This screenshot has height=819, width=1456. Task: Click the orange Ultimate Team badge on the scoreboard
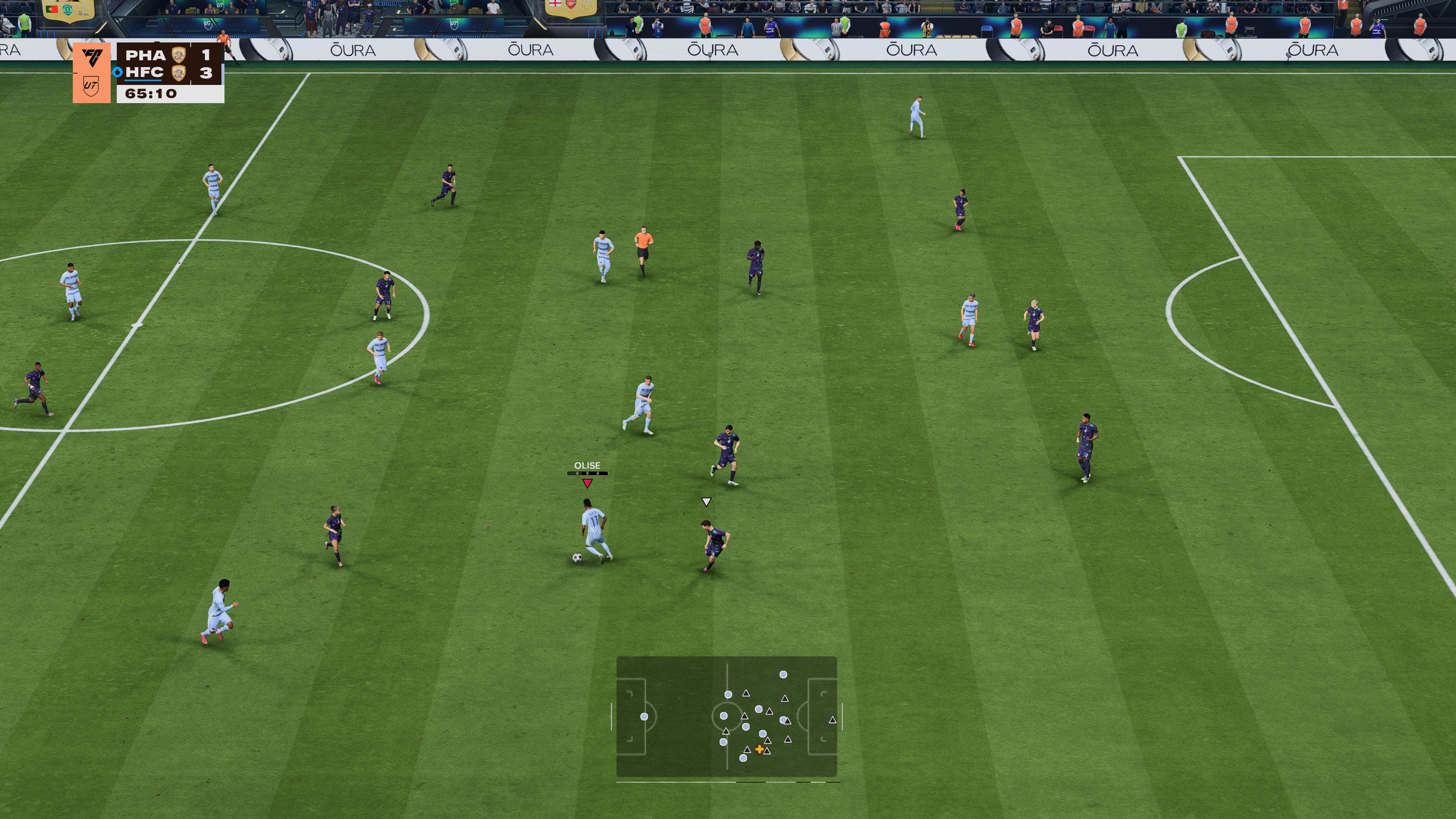tap(91, 72)
